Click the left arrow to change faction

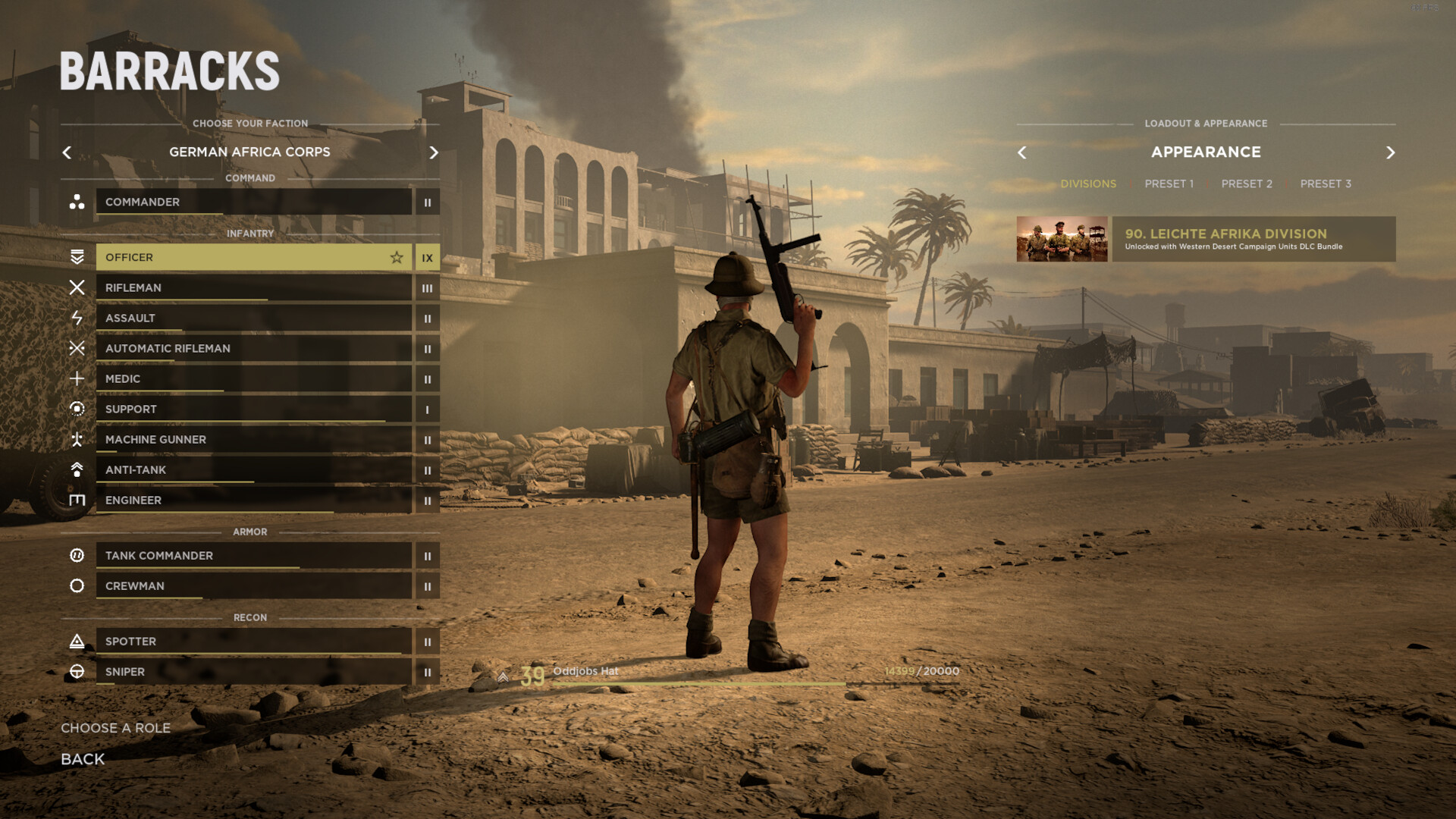67,152
